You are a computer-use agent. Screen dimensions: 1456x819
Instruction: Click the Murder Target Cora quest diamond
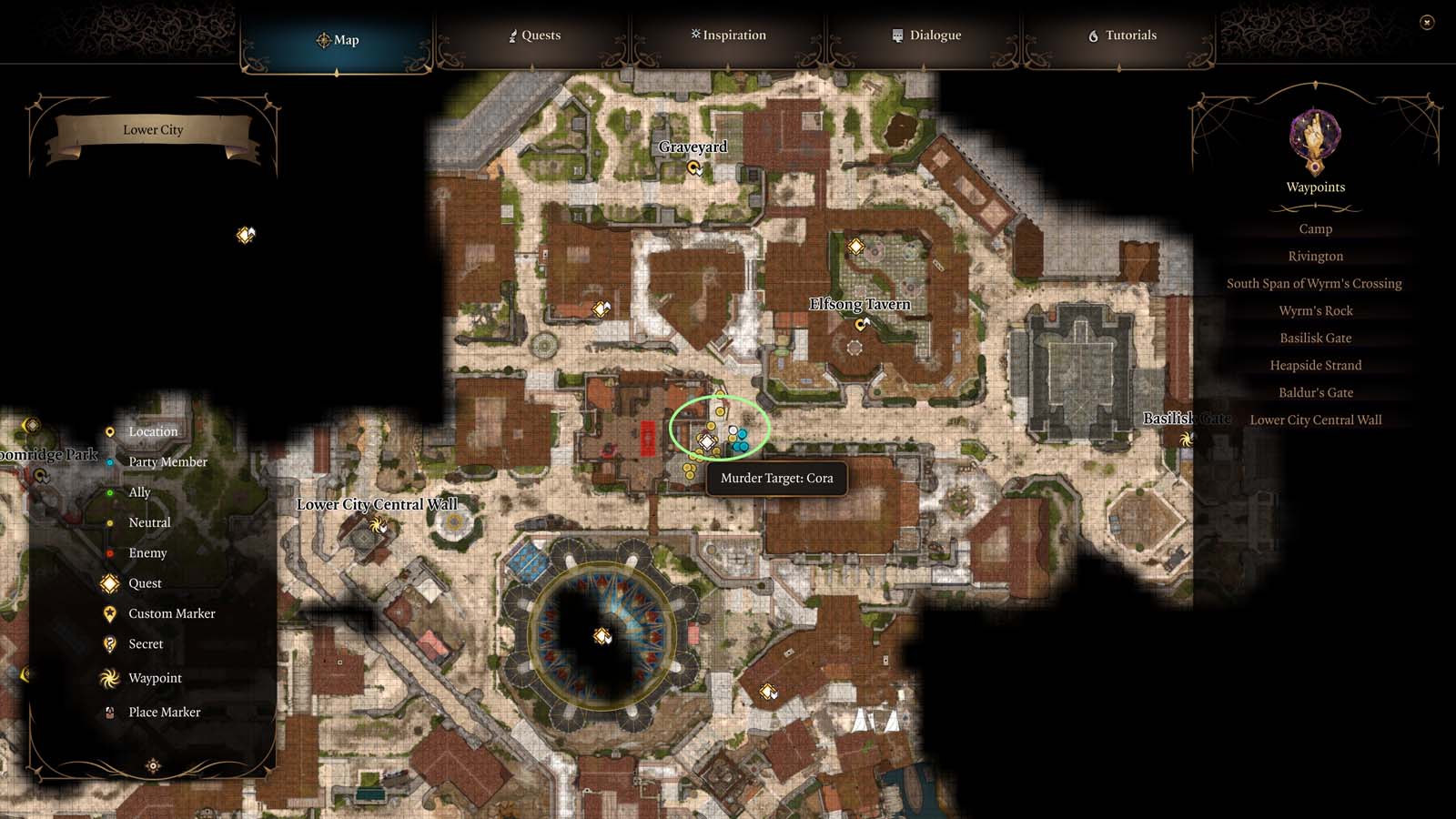[706, 444]
